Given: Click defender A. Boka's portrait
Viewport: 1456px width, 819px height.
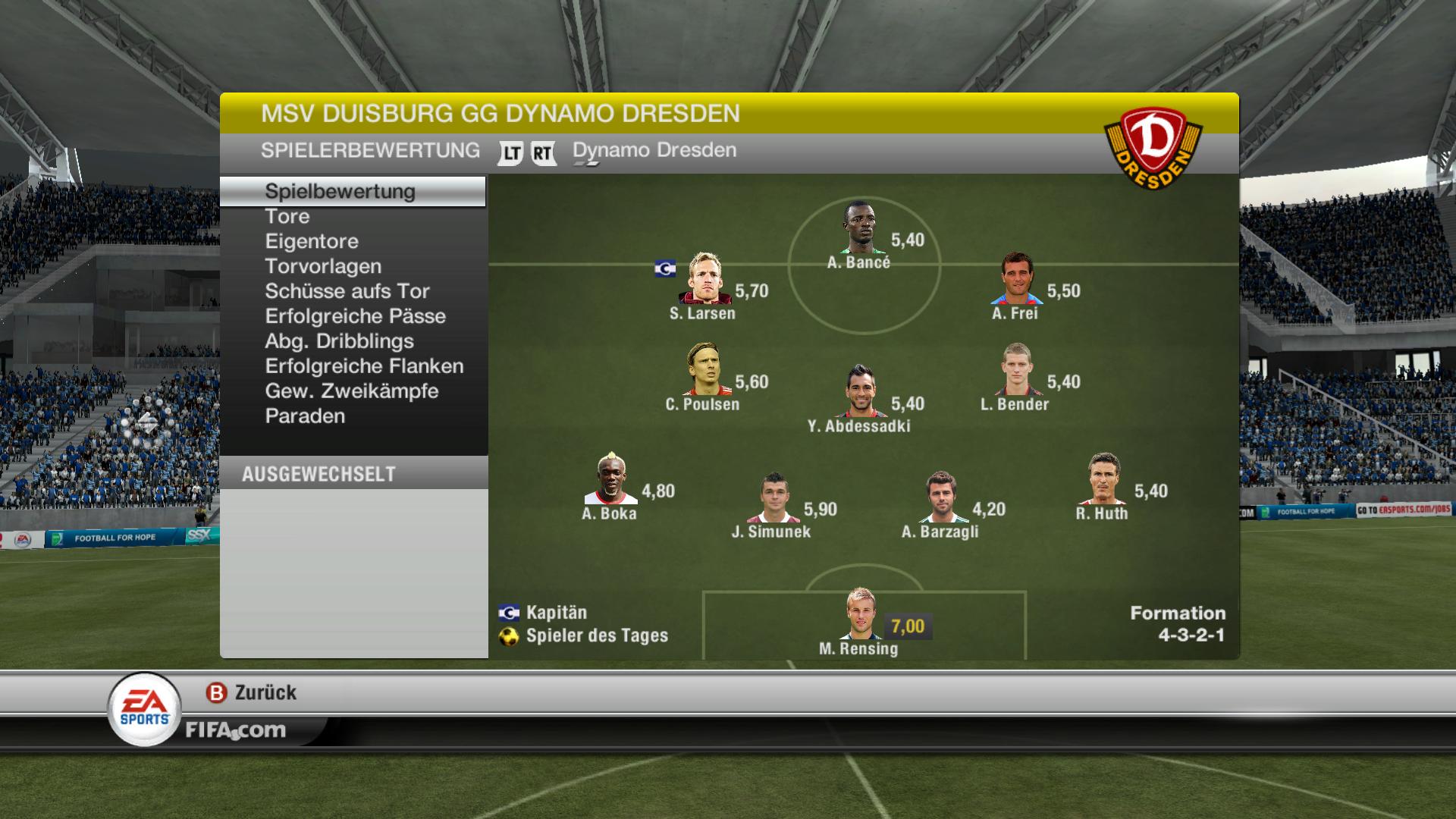Looking at the screenshot, I should click(x=610, y=479).
